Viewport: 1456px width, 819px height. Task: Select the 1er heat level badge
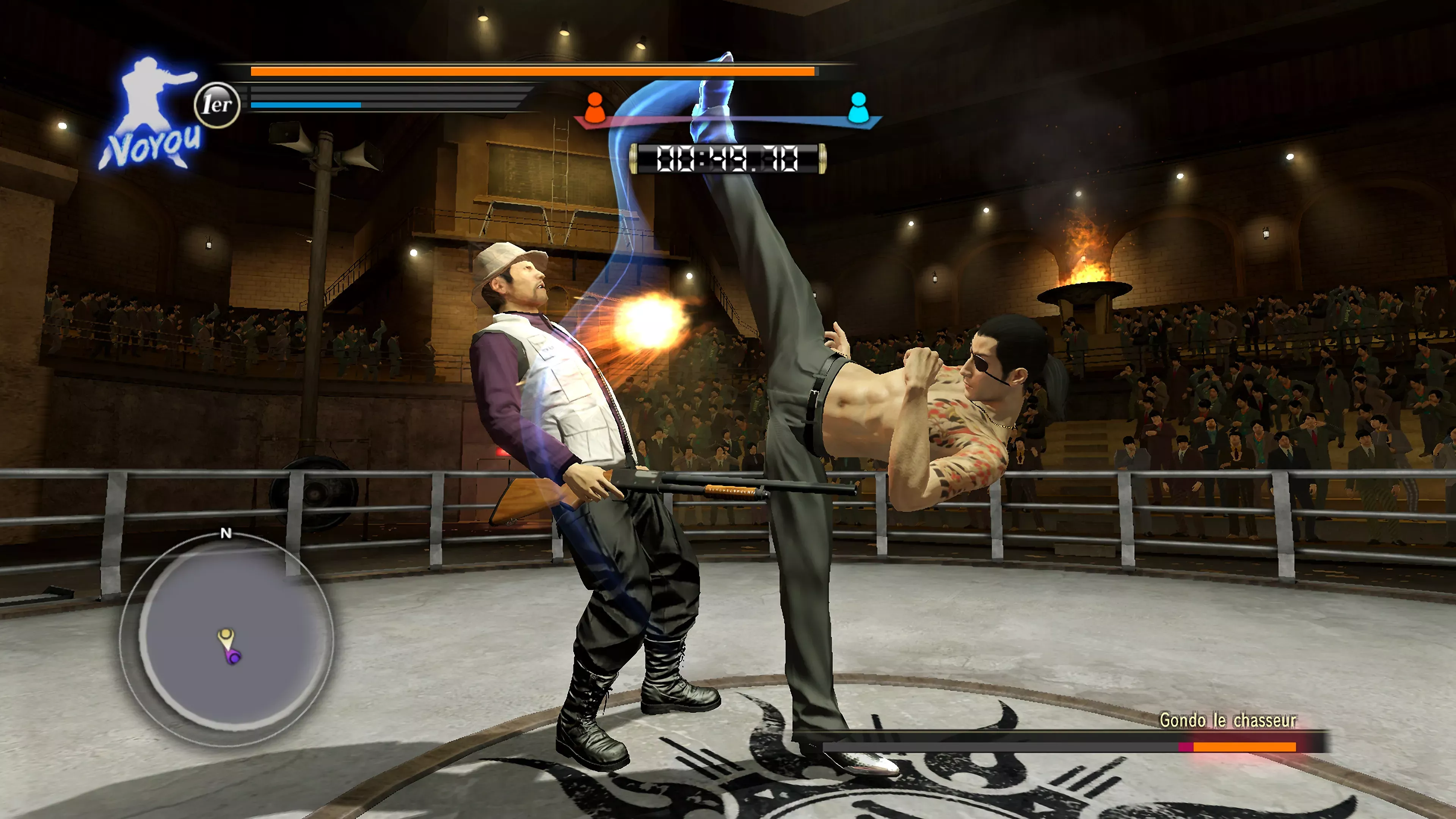217,105
